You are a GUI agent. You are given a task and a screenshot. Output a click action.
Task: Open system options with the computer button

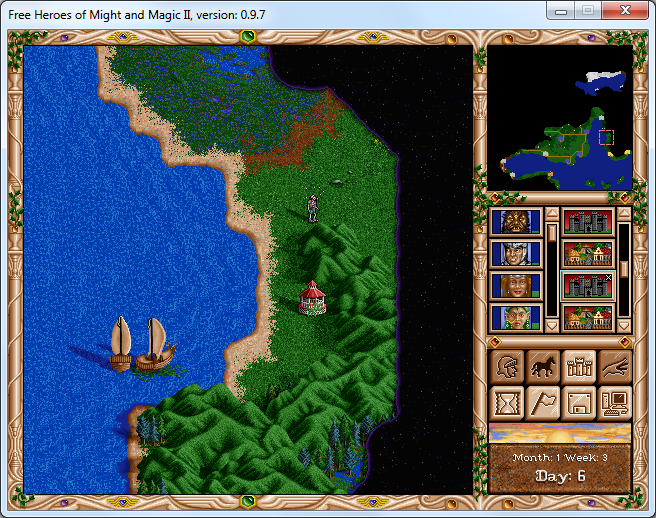click(614, 402)
